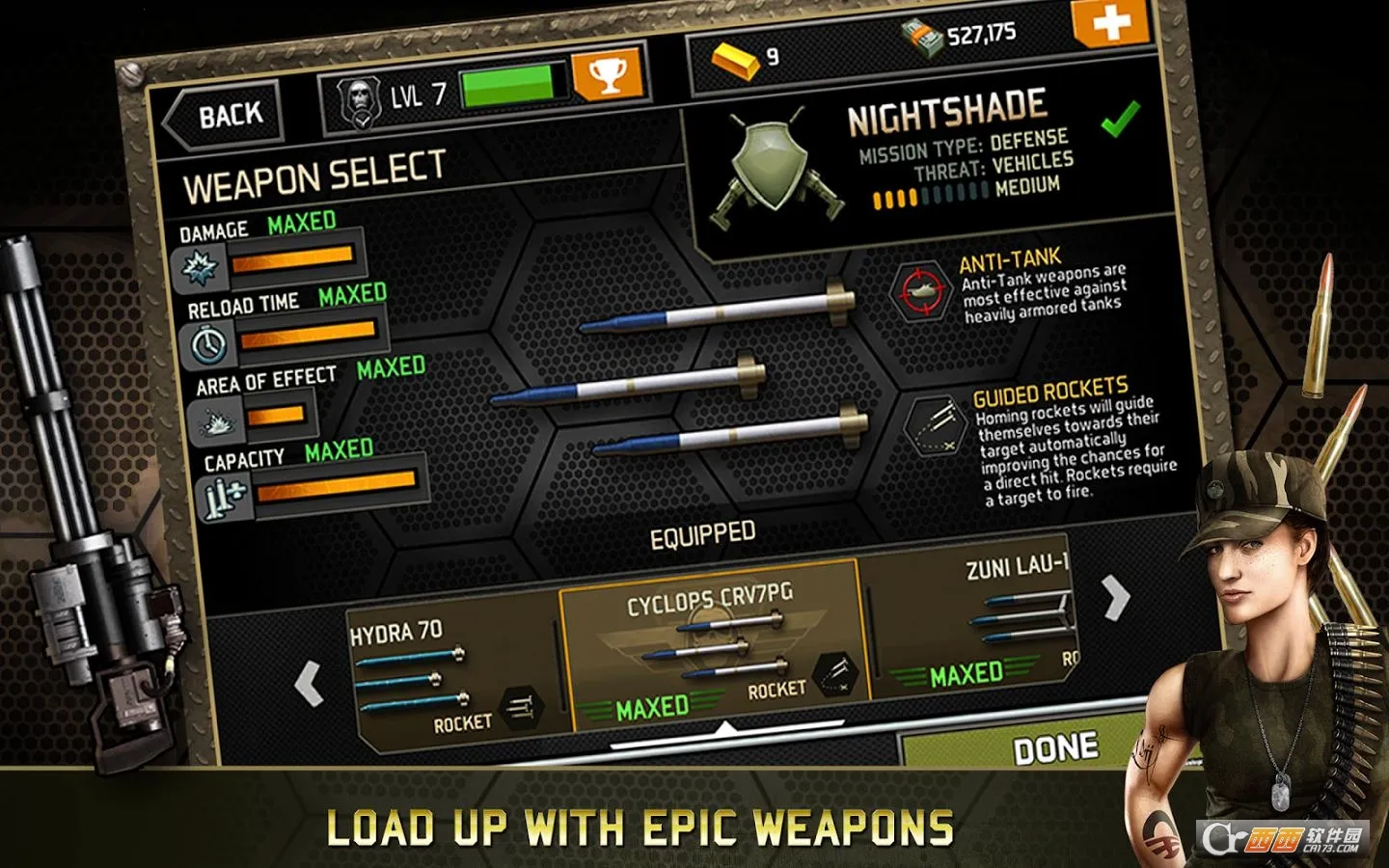
Task: Show previous weapons with left arrow
Action: coord(309,684)
